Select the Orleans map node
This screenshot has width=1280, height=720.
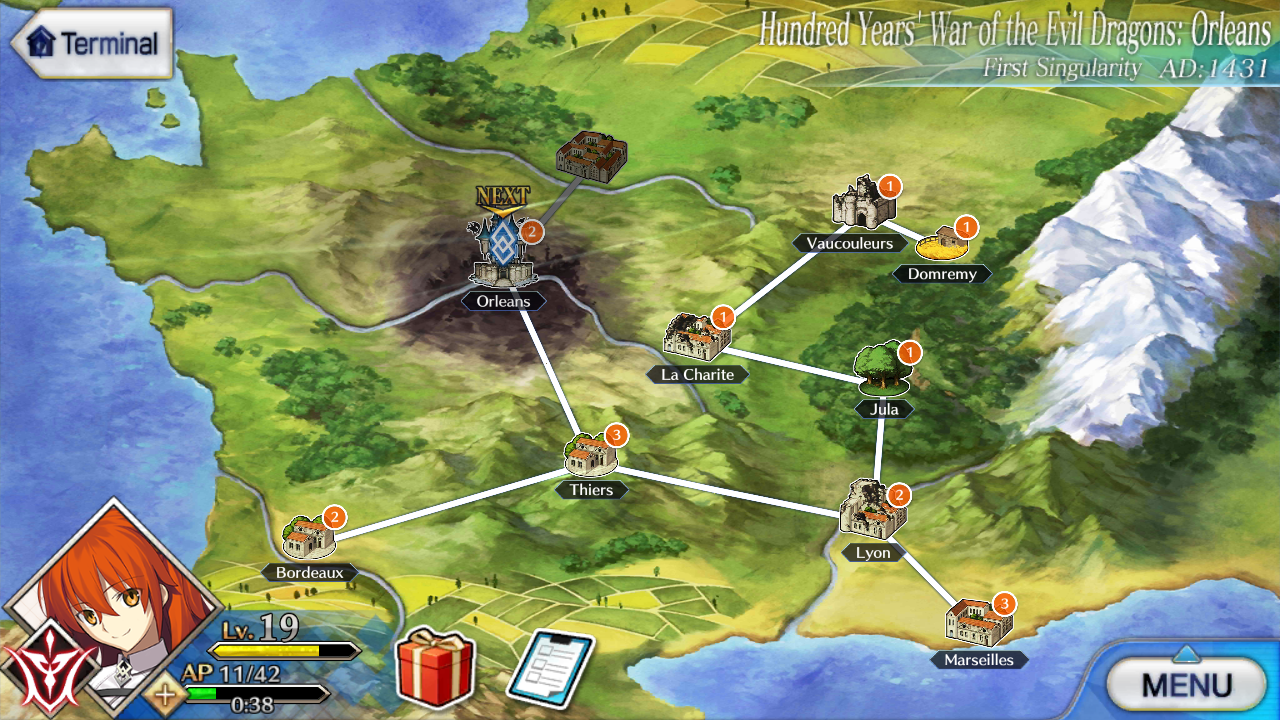[505, 255]
